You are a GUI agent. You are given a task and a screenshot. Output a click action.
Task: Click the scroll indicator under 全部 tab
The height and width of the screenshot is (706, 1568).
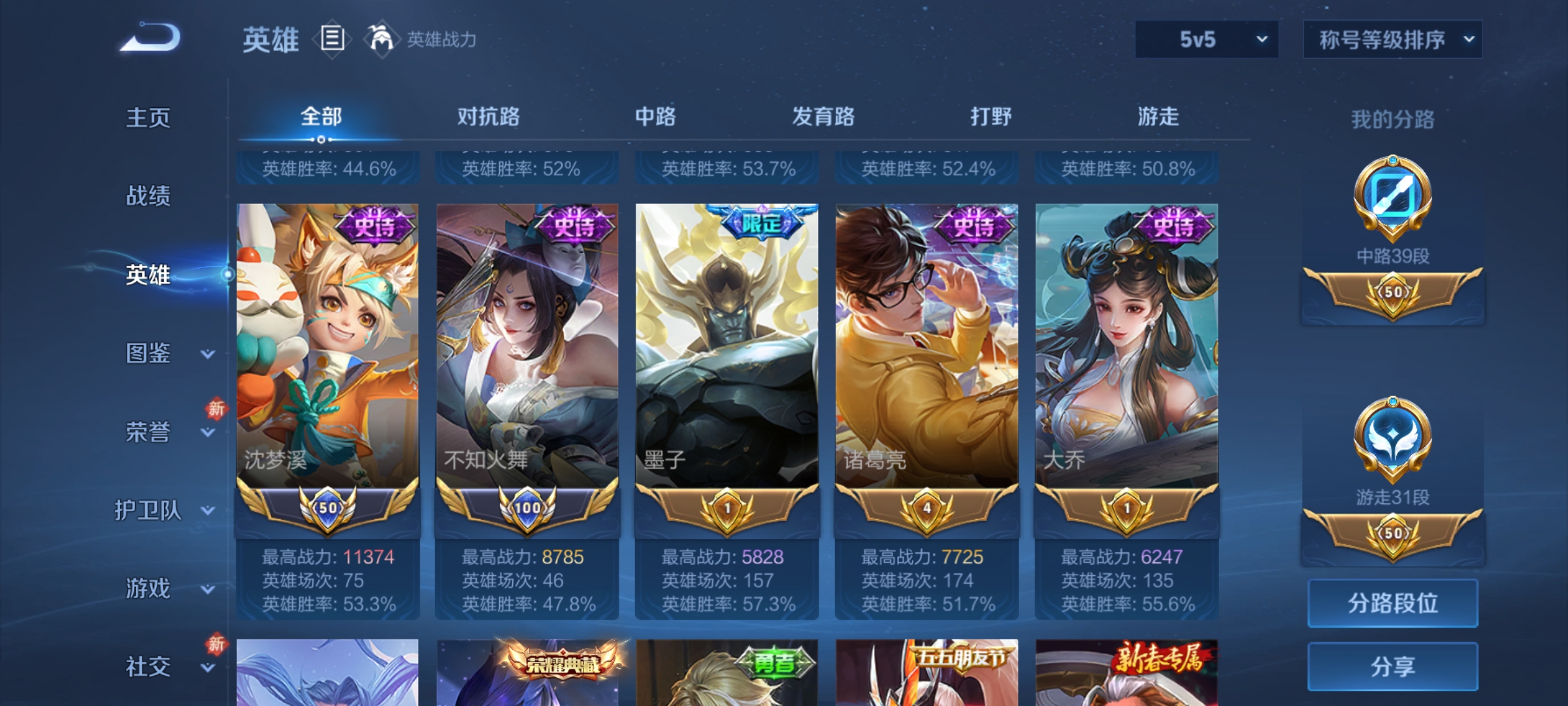click(x=320, y=141)
